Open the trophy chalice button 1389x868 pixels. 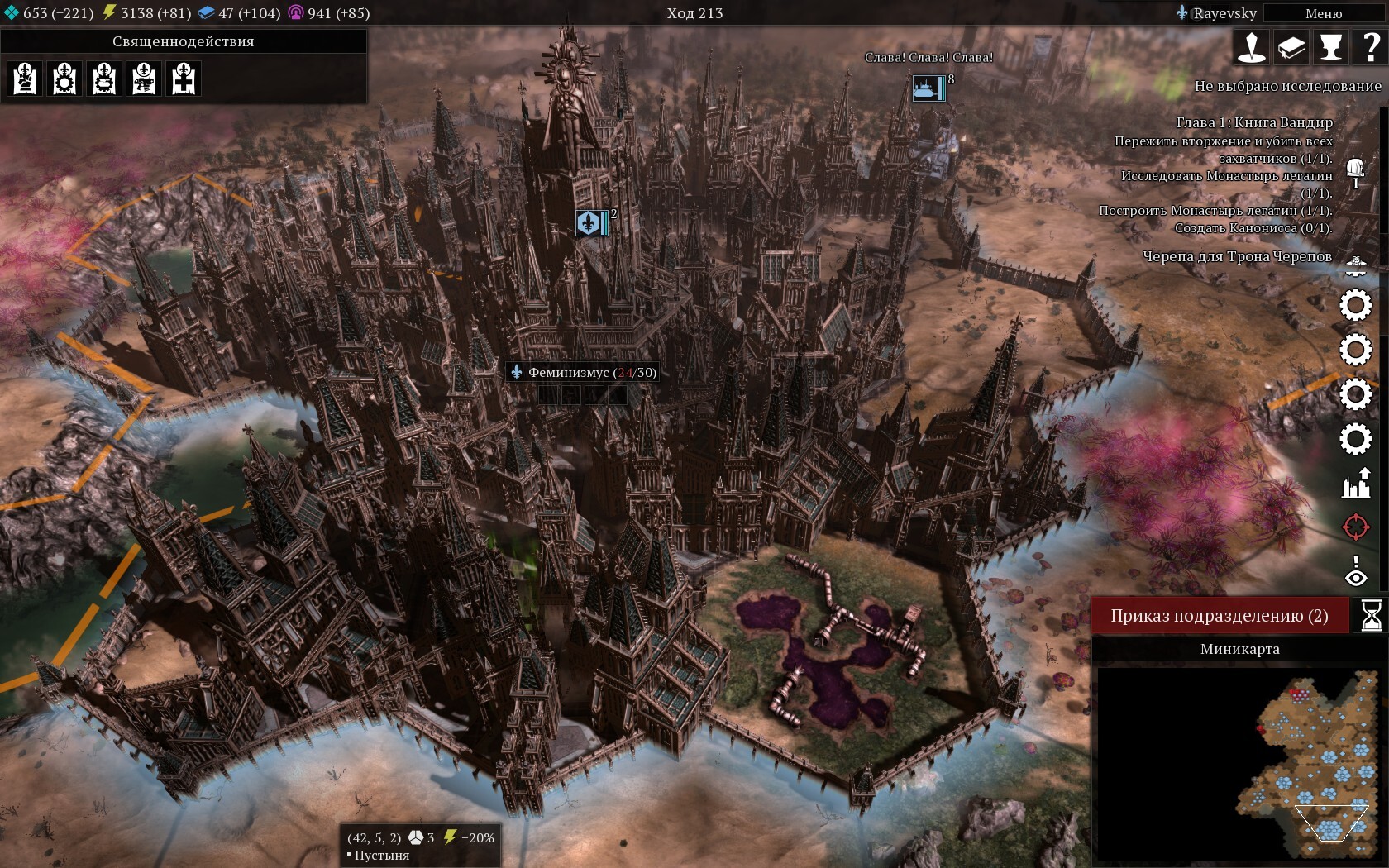coord(1331,47)
